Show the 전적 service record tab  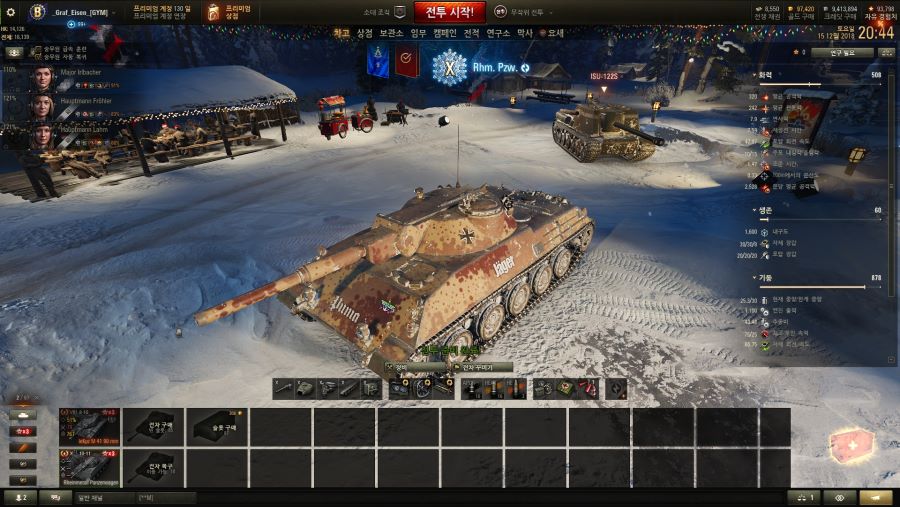471,33
